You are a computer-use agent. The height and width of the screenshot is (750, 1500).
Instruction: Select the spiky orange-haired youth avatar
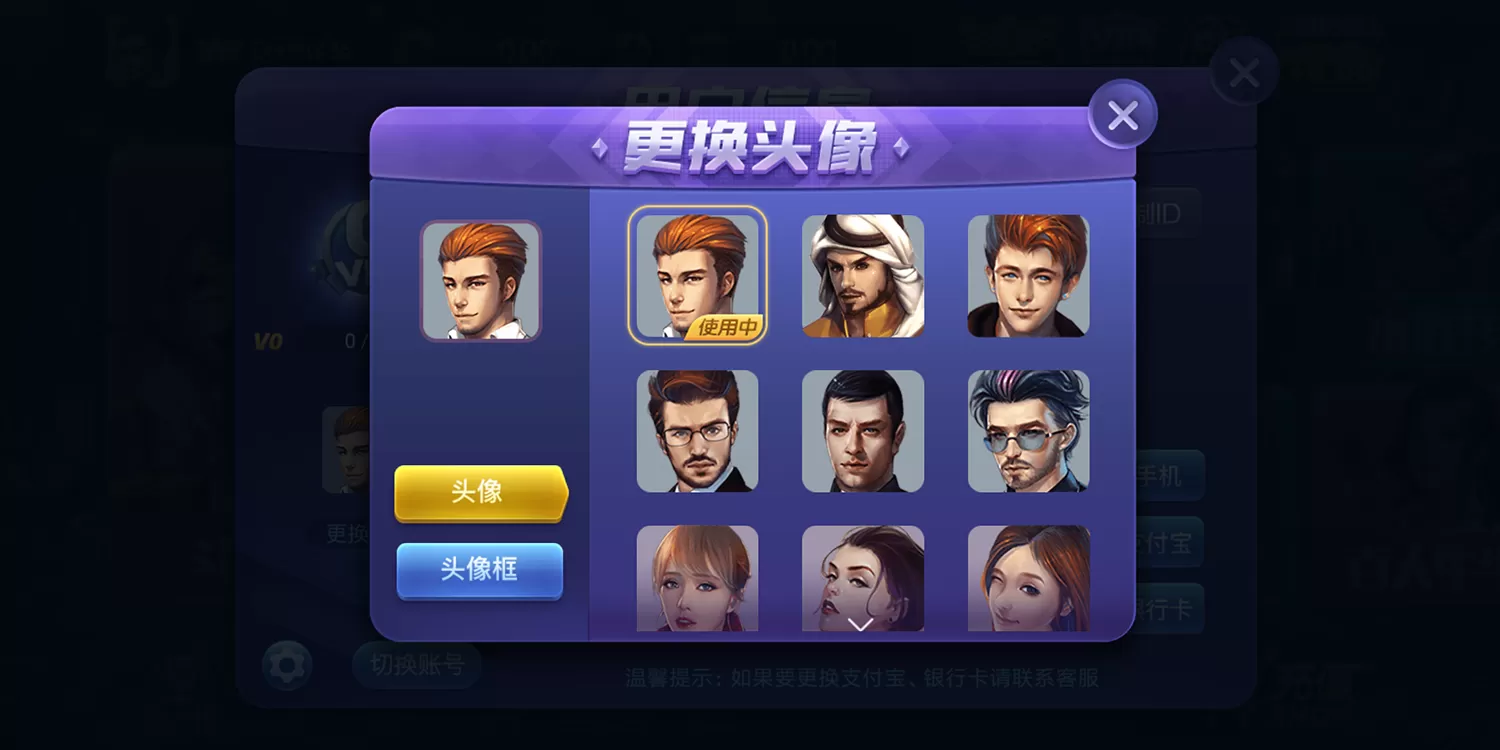[x=1029, y=274]
